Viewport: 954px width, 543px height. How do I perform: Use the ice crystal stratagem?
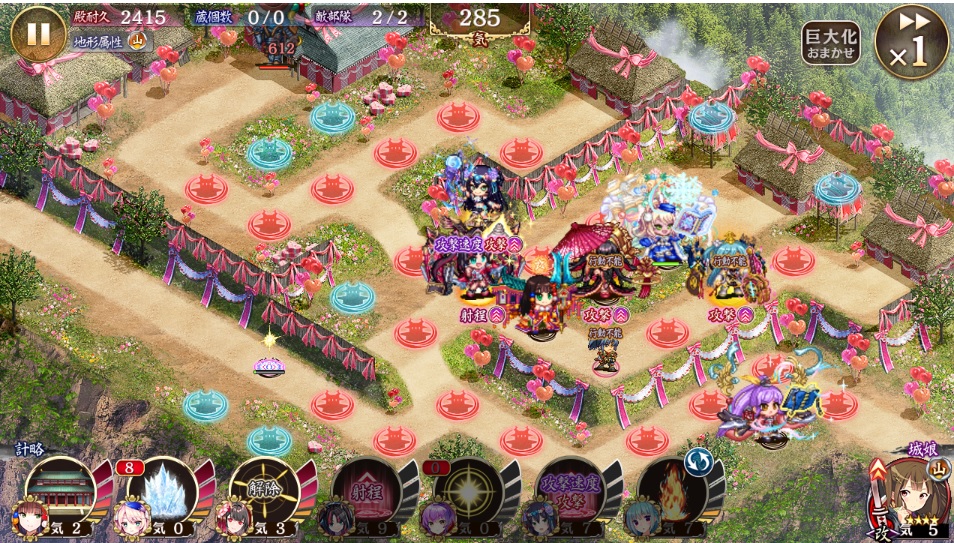tap(163, 492)
